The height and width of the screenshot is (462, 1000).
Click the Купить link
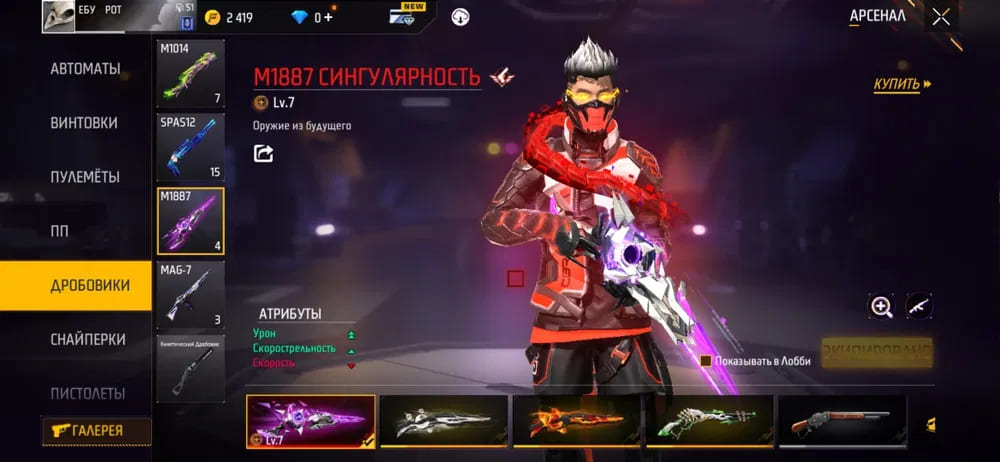[901, 85]
